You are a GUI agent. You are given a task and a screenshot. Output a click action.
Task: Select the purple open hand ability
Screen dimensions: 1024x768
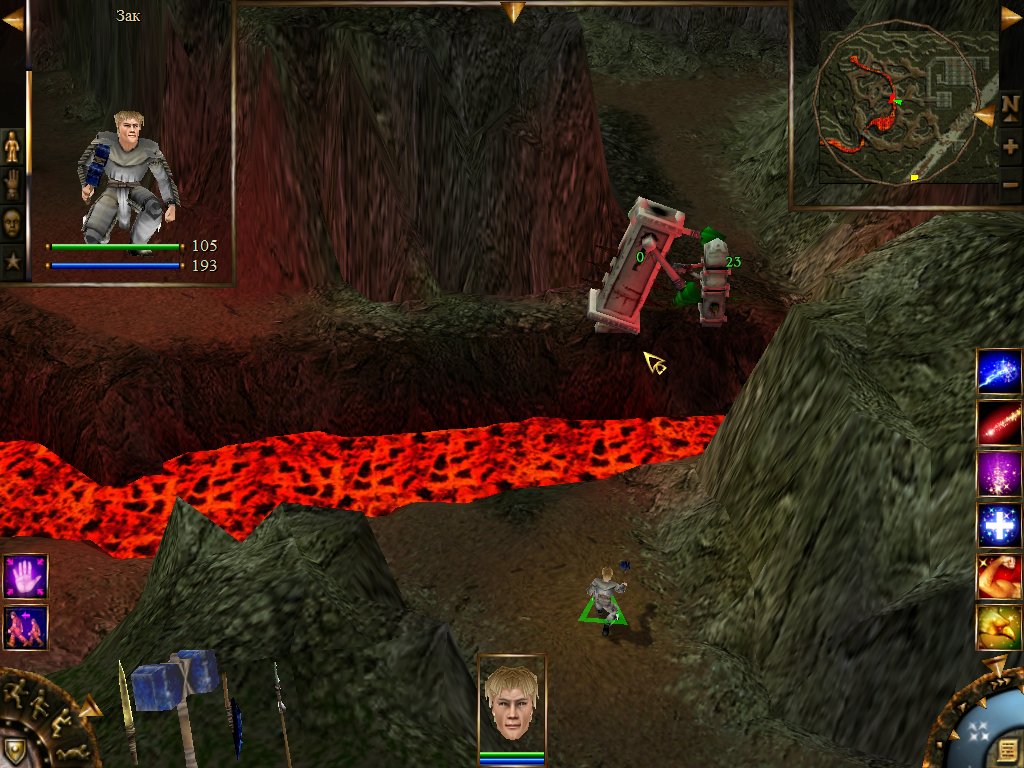tap(25, 577)
